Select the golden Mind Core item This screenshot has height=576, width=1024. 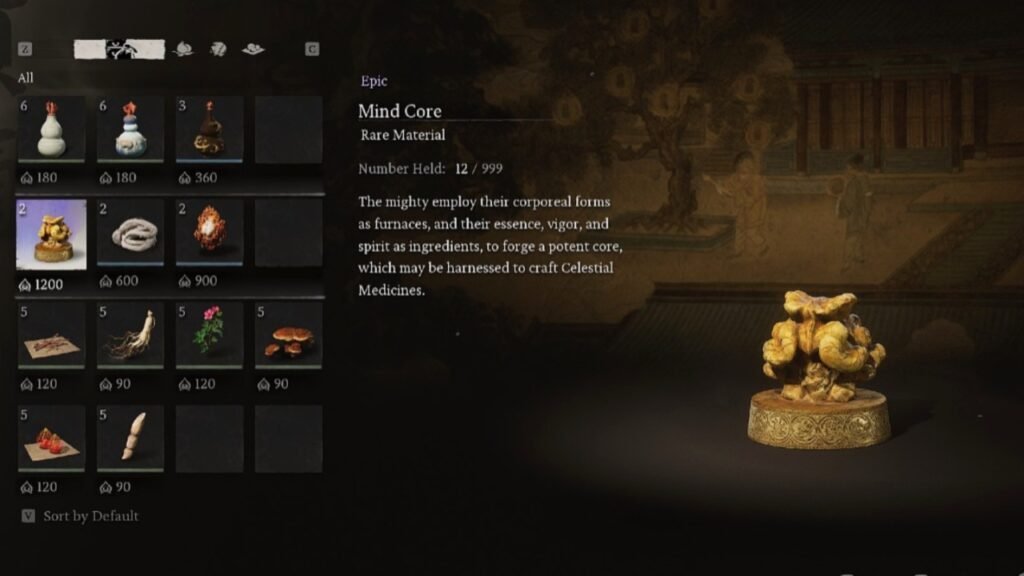pyautogui.click(x=51, y=234)
